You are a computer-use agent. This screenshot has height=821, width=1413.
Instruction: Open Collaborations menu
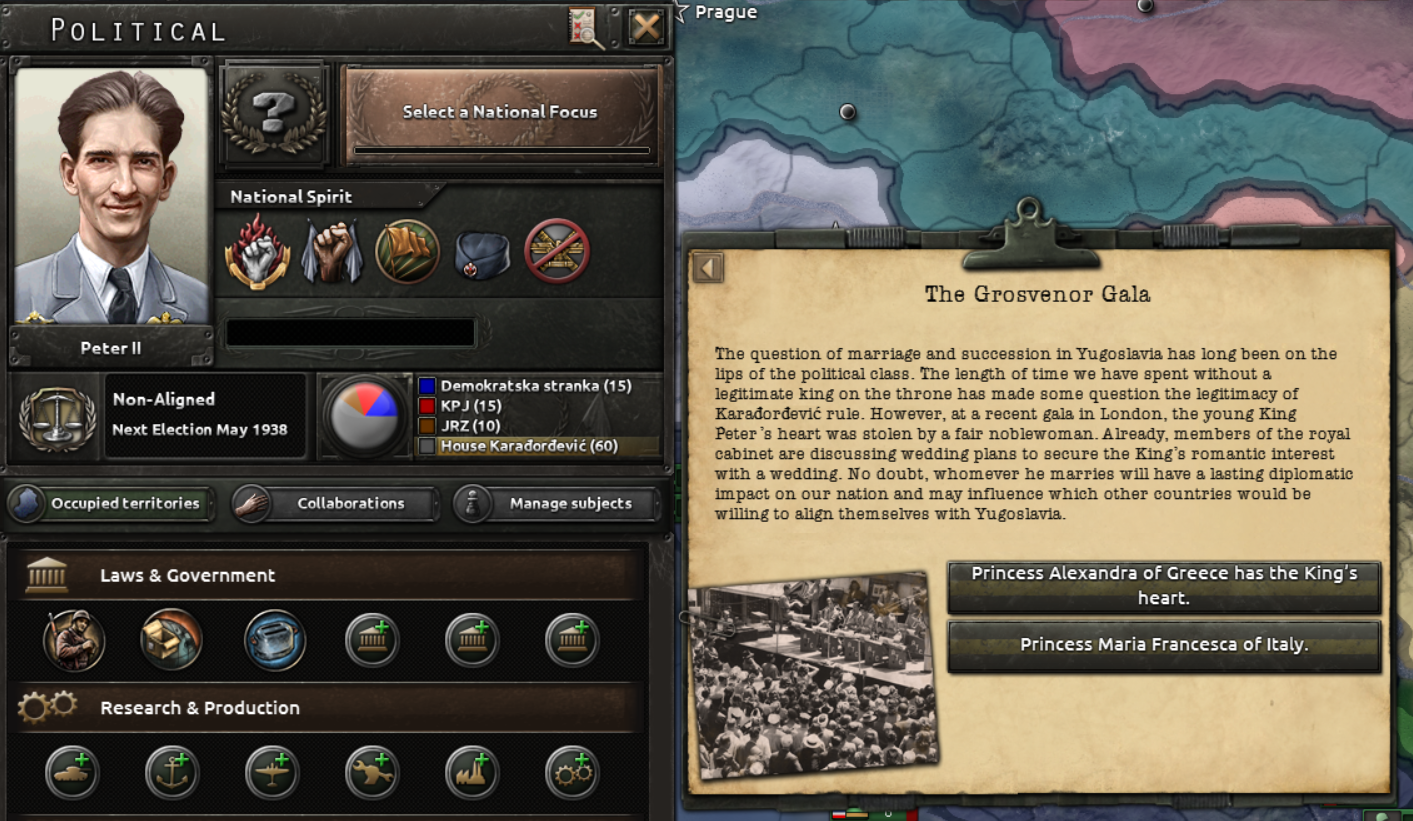coord(335,503)
